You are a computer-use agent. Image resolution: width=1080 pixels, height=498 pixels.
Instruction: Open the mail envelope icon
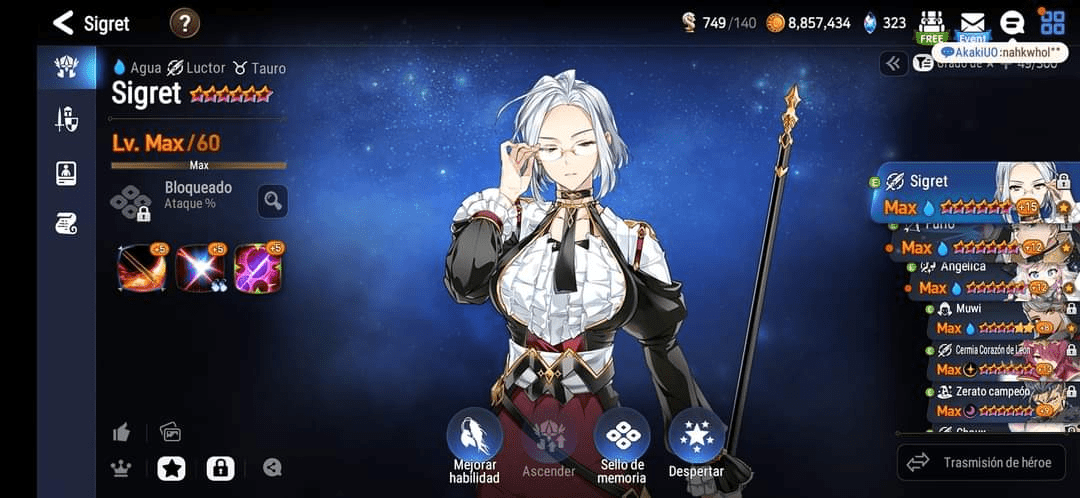[x=972, y=24]
